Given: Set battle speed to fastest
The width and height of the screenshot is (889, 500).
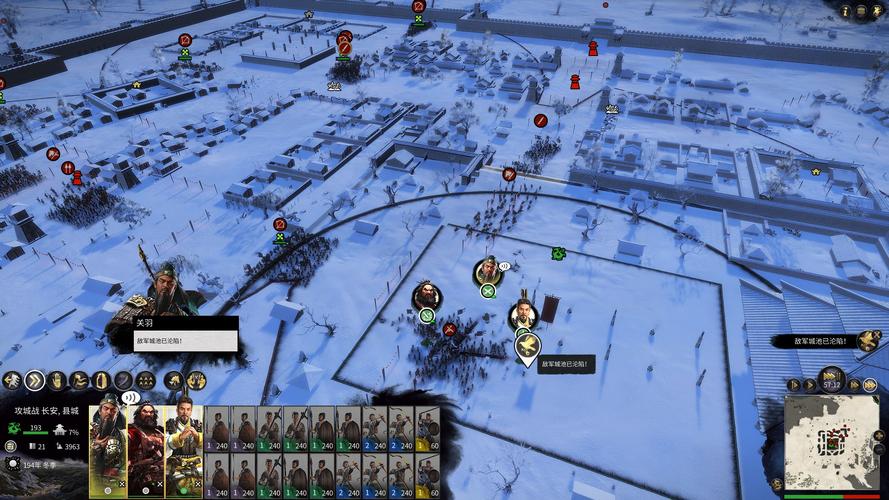Looking at the screenshot, I should (868, 384).
